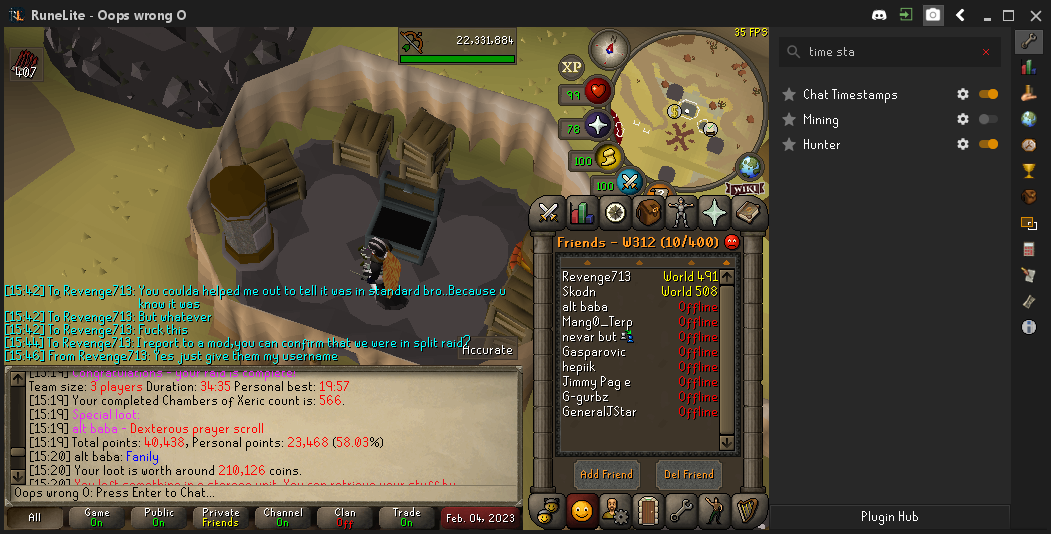The width and height of the screenshot is (1051, 534).
Task: Select the Private chat filter tab
Action: click(x=220, y=517)
